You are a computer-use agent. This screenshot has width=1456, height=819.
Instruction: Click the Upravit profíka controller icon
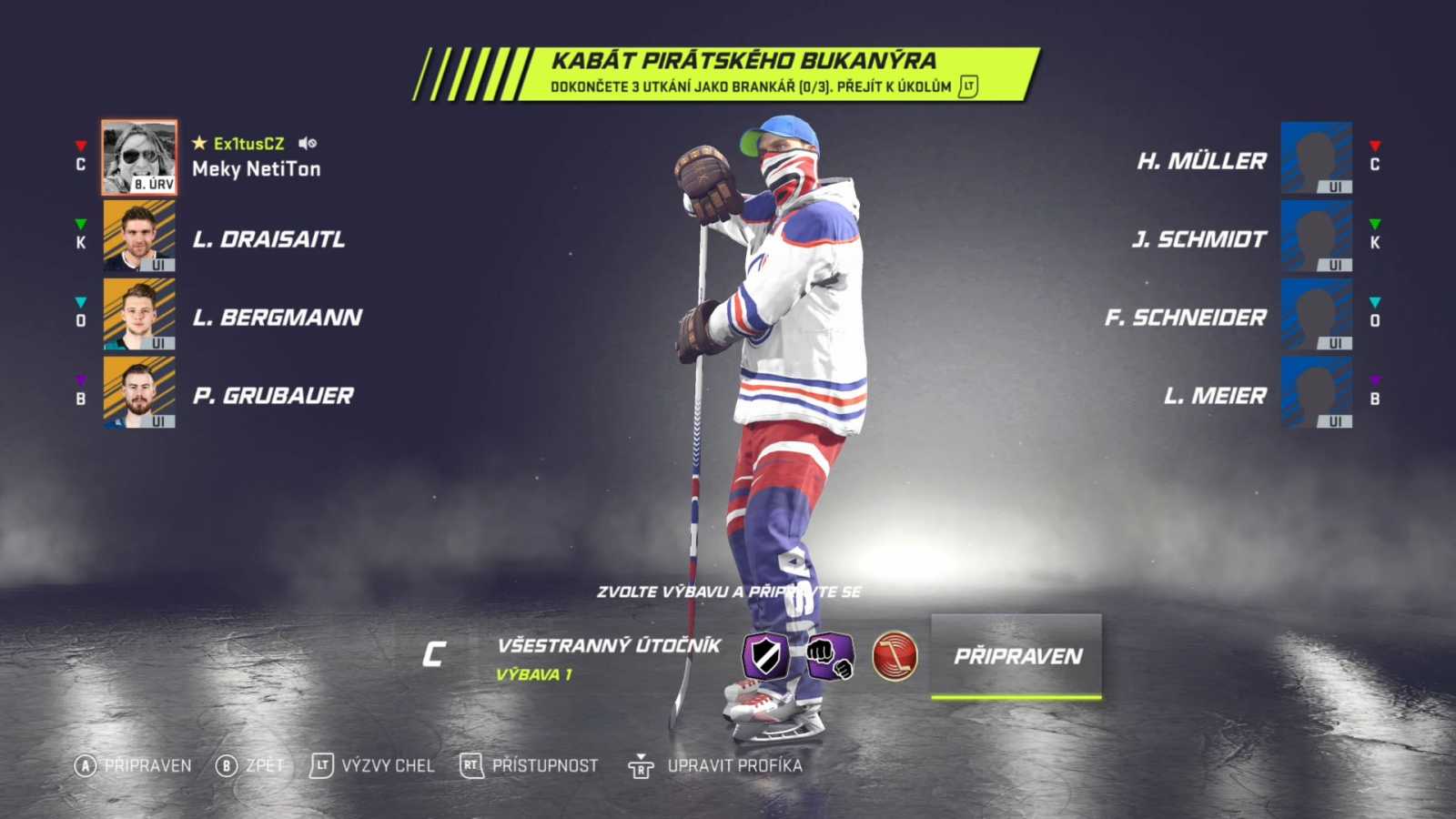point(640,766)
